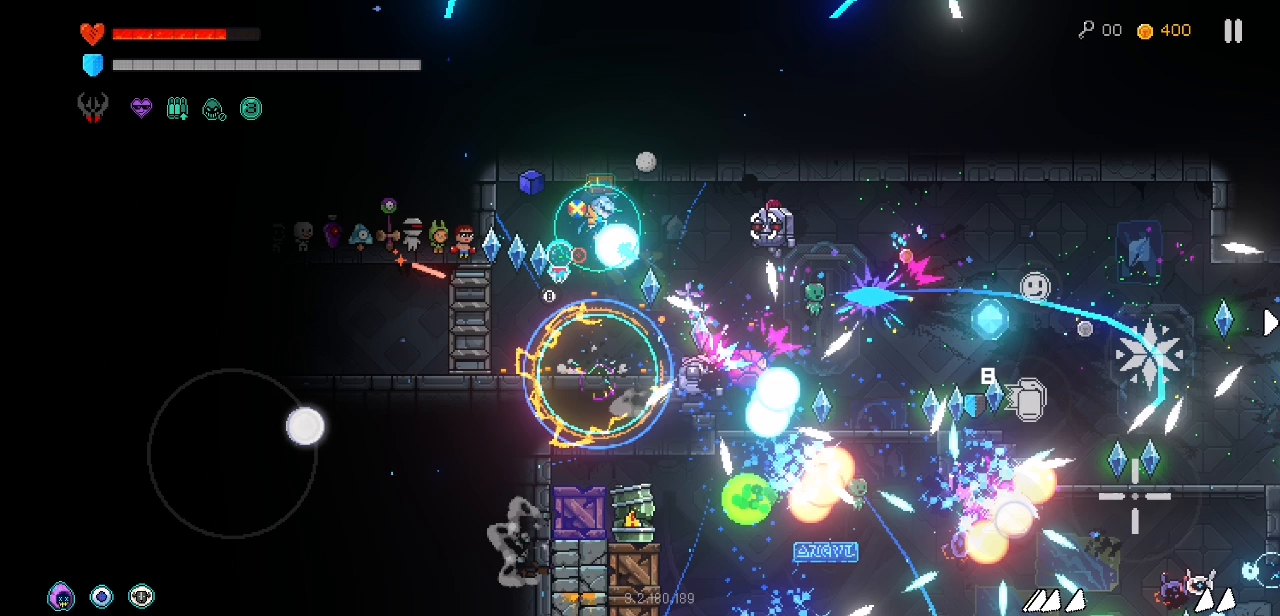Throw a grenade with the grenade button

(x=1026, y=399)
